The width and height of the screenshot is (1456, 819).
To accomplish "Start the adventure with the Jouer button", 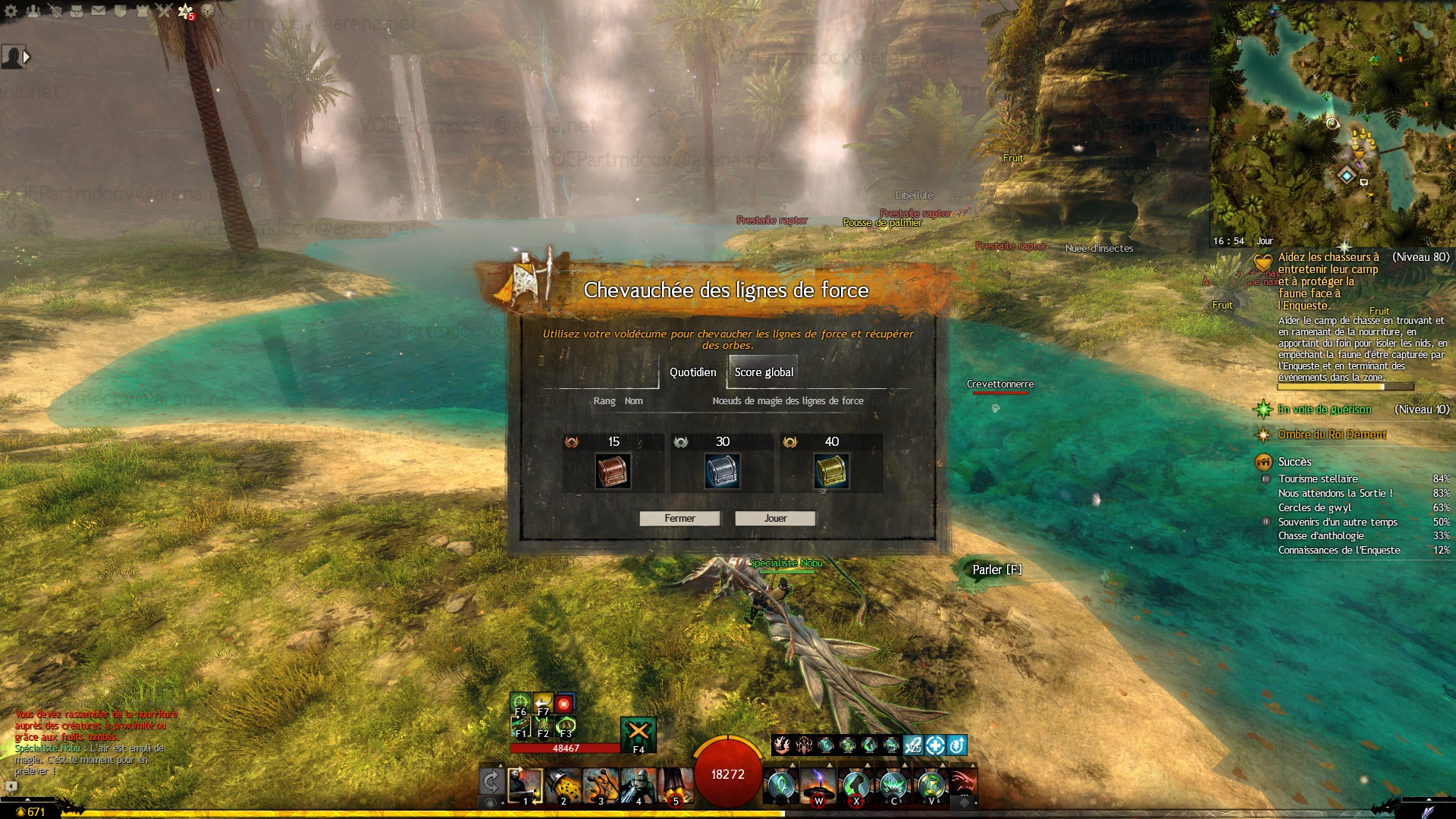I will coord(775,519).
